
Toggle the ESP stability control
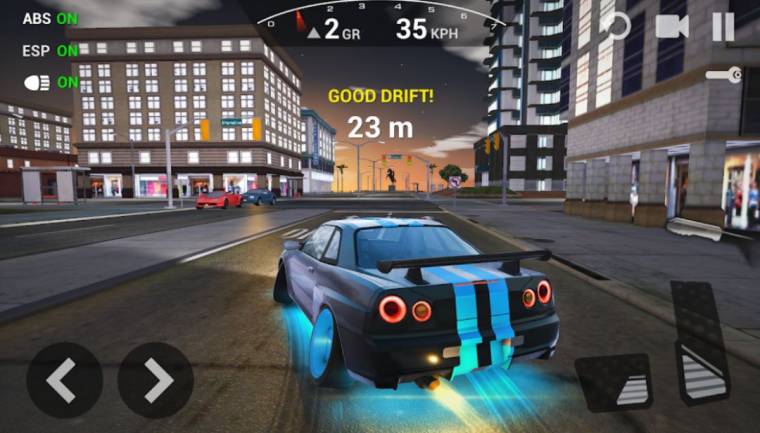coord(50,50)
